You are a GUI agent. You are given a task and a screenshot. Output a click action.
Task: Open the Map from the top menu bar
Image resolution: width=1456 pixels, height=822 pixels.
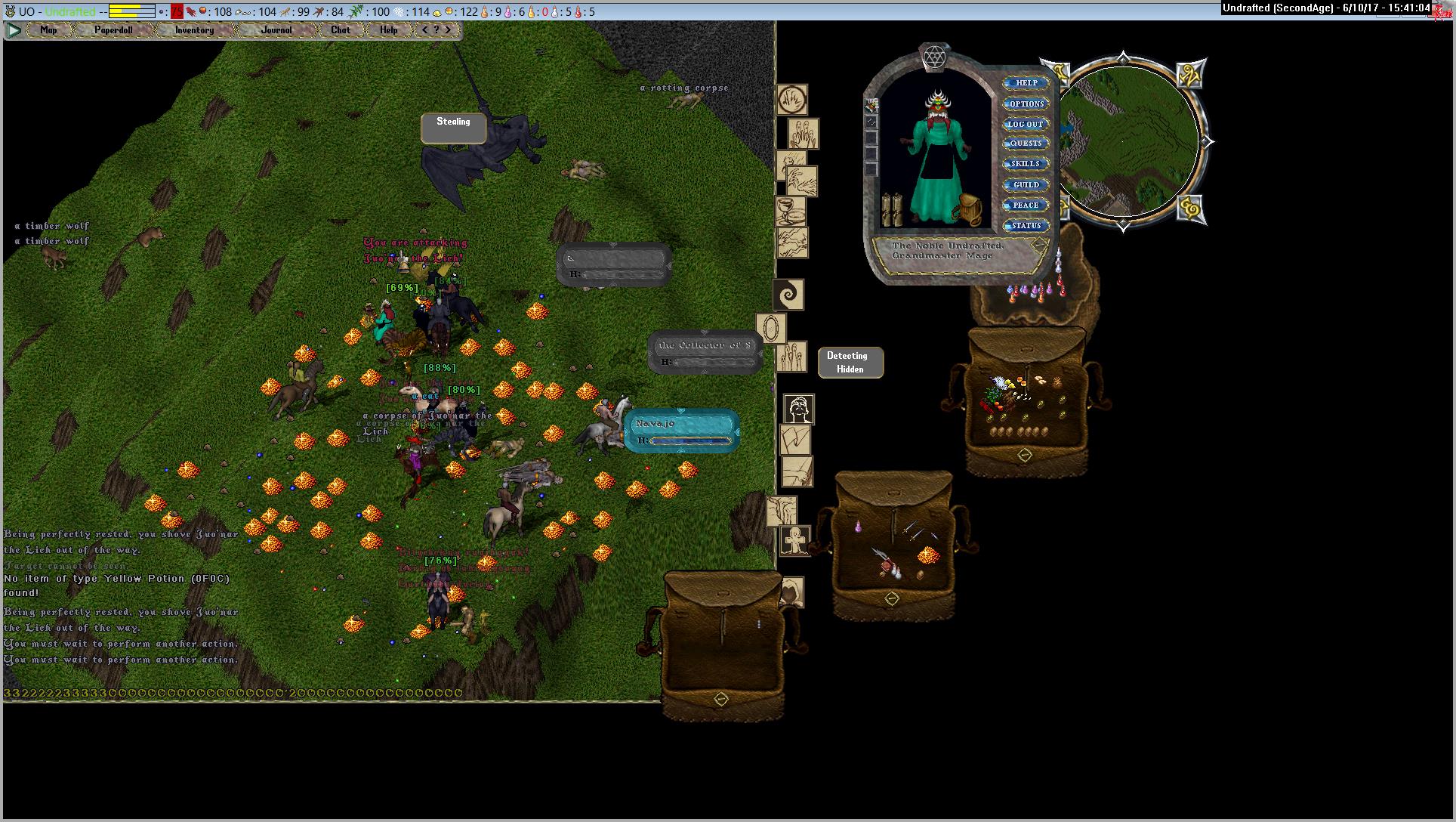pyautogui.click(x=49, y=30)
